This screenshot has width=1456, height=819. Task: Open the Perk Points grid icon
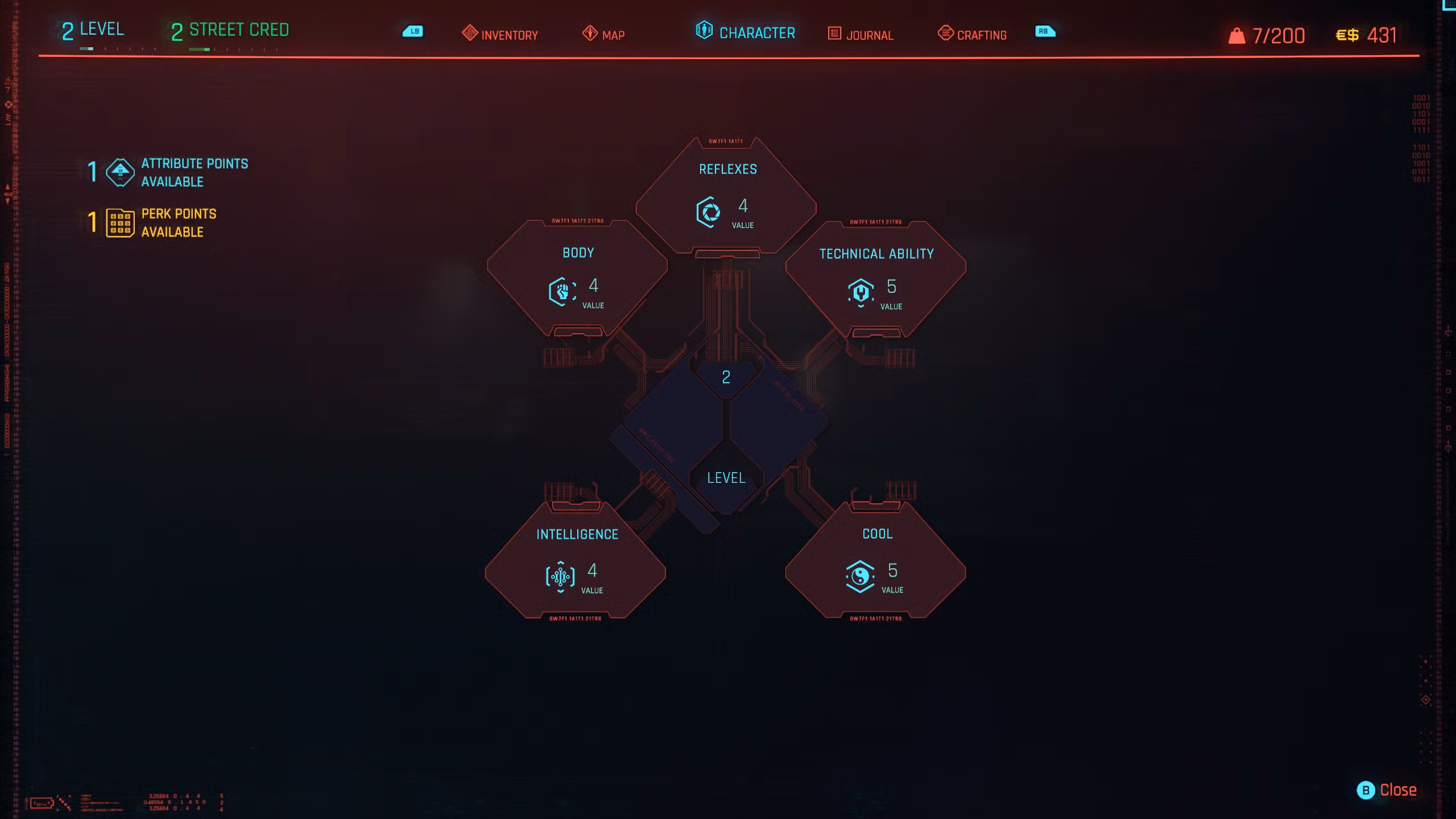119,224
